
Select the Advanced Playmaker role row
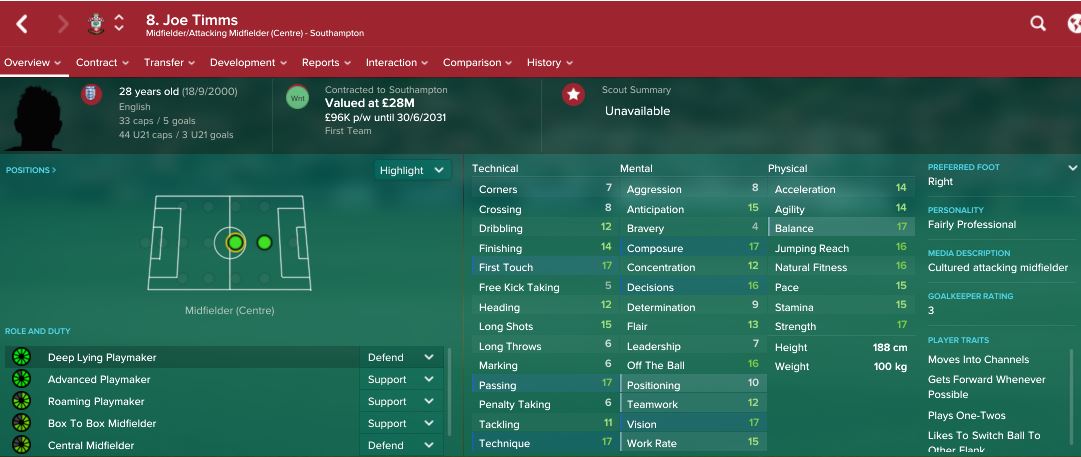click(99, 379)
